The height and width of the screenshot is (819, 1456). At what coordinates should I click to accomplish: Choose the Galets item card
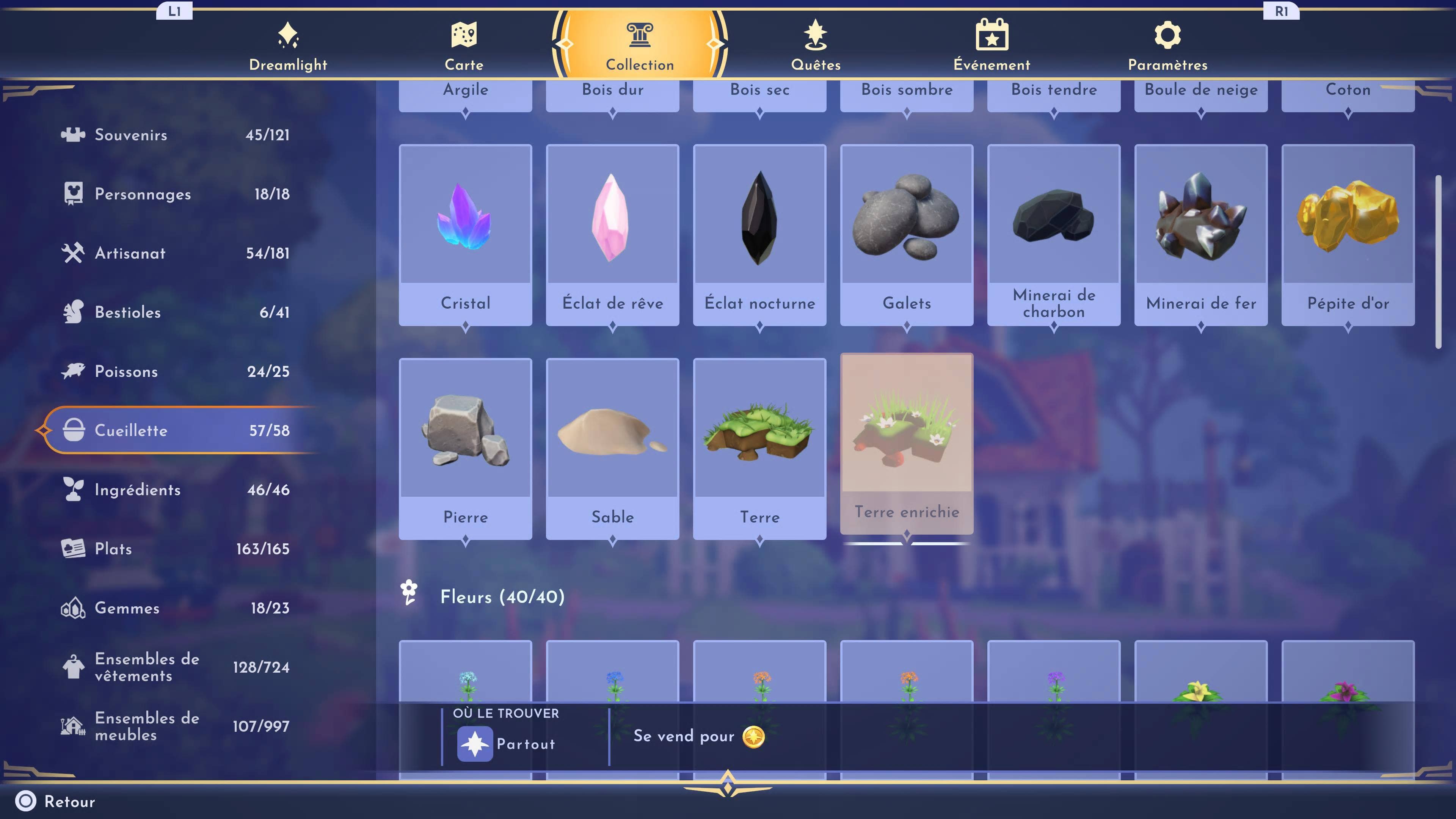pos(907,235)
